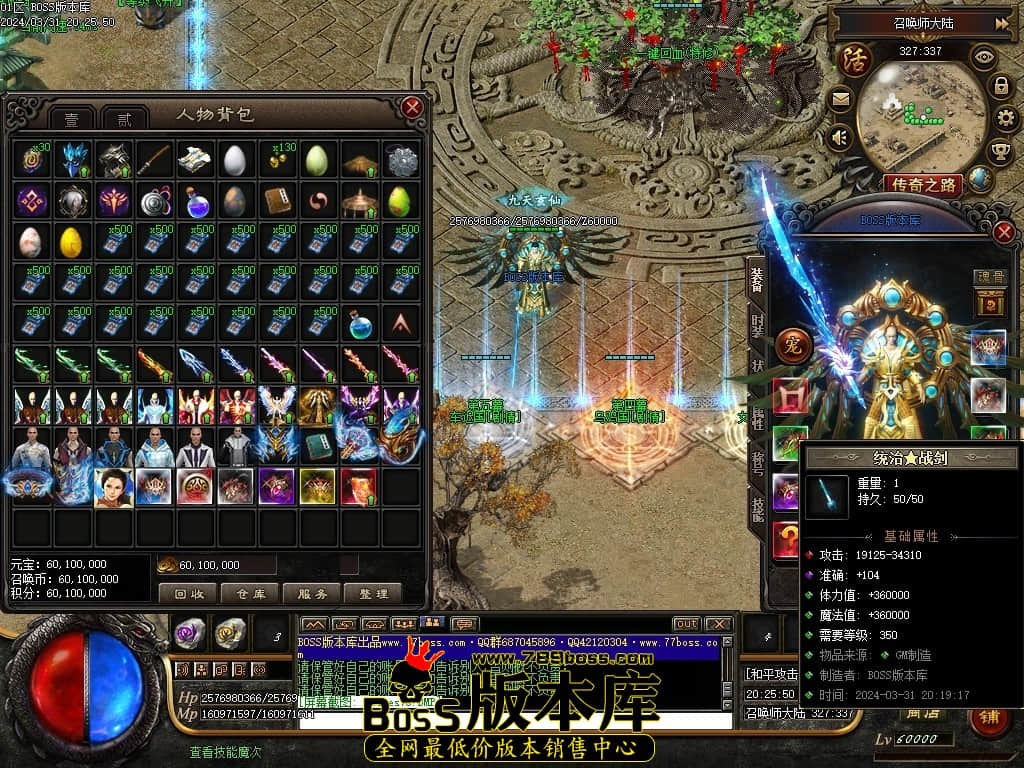Click the 服务 service button
The image size is (1024, 768).
(312, 594)
